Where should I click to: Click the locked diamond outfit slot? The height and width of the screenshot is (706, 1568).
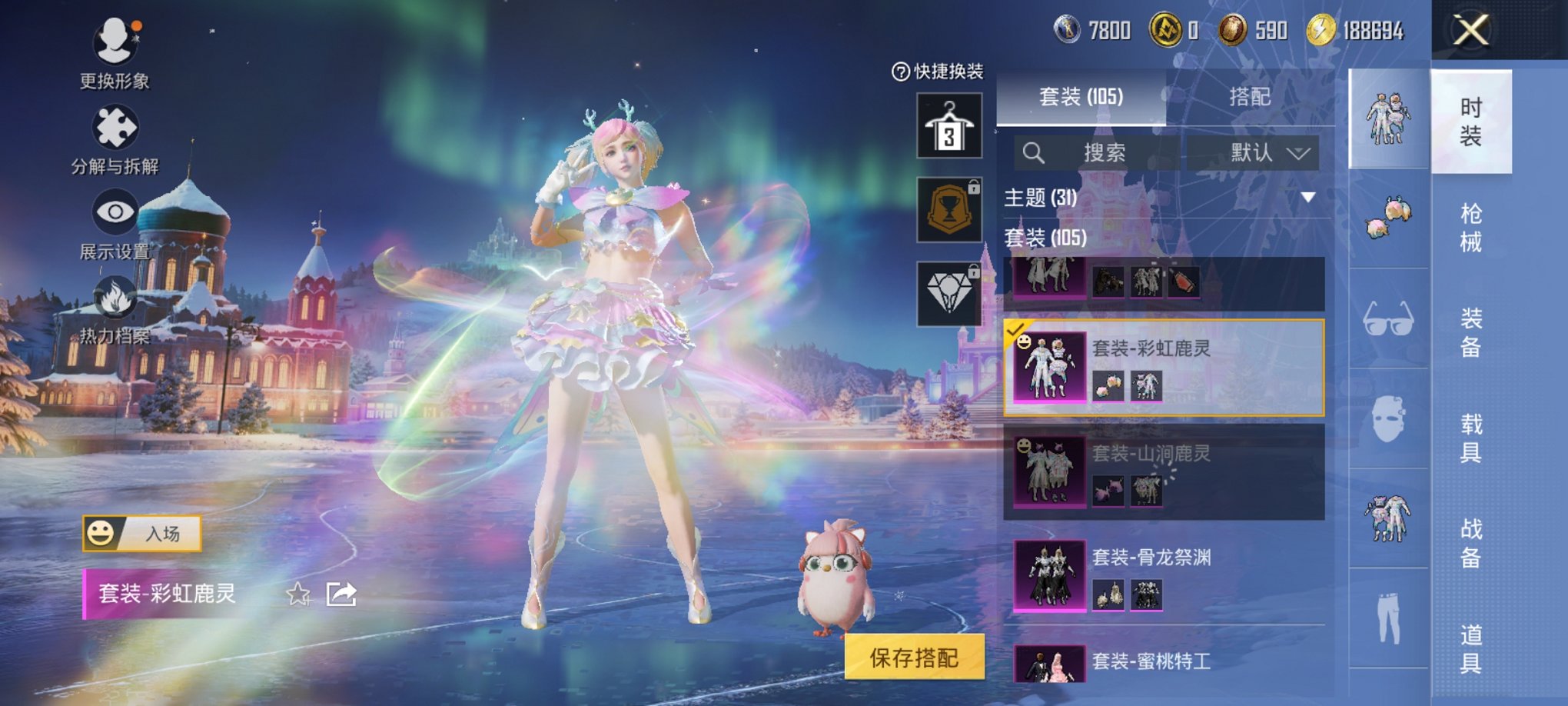point(949,294)
